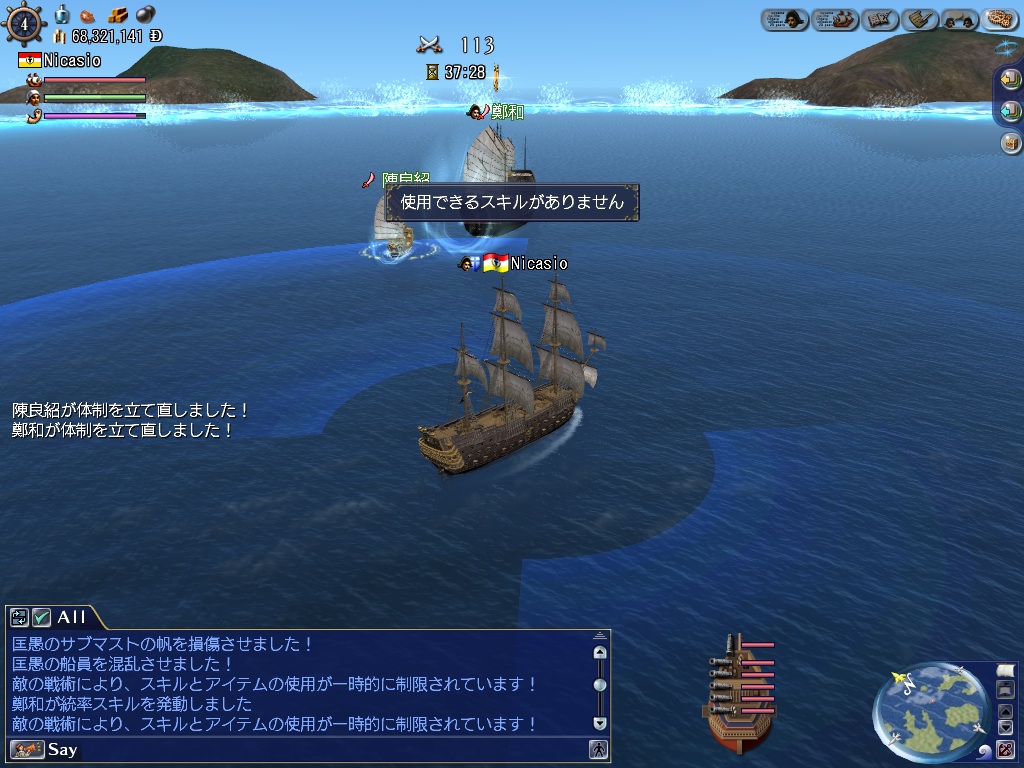The image size is (1024, 768).
Task: Open the gears settings menu button
Action: 999,19
